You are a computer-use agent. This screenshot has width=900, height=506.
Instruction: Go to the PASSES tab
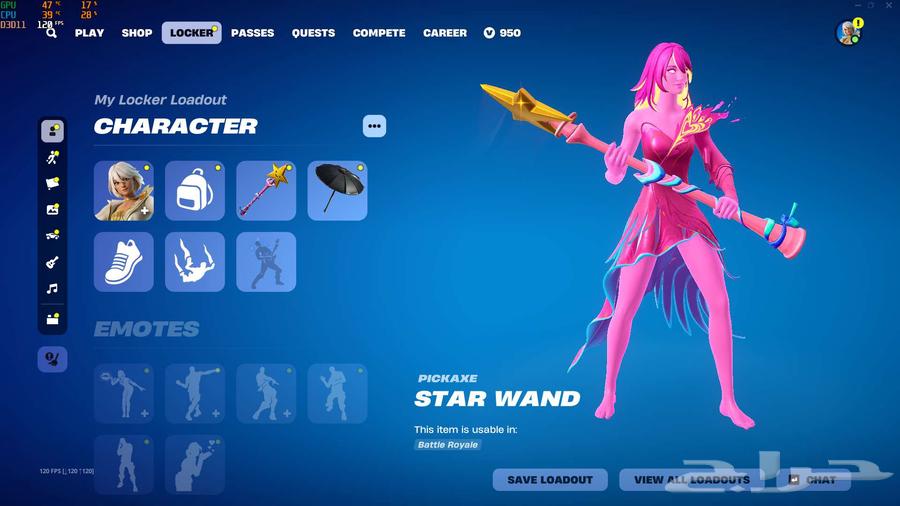[252, 33]
